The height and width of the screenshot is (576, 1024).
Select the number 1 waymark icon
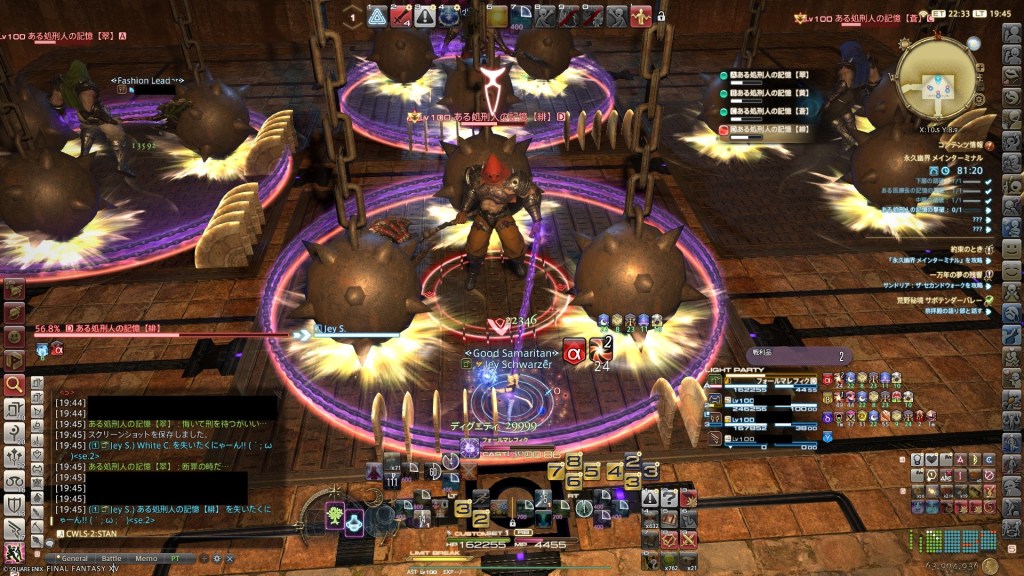(x=352, y=16)
